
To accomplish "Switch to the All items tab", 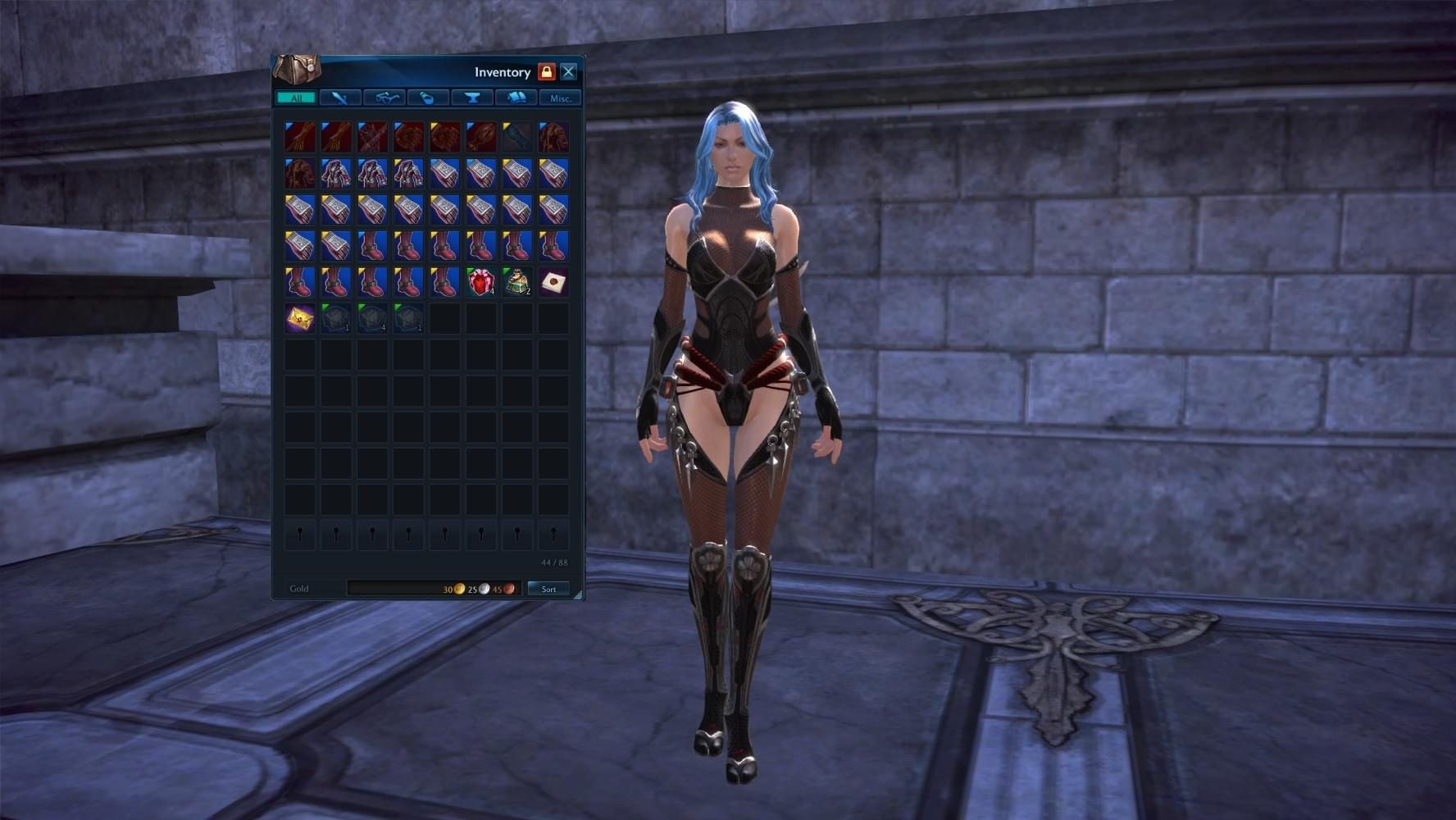I will coord(296,98).
